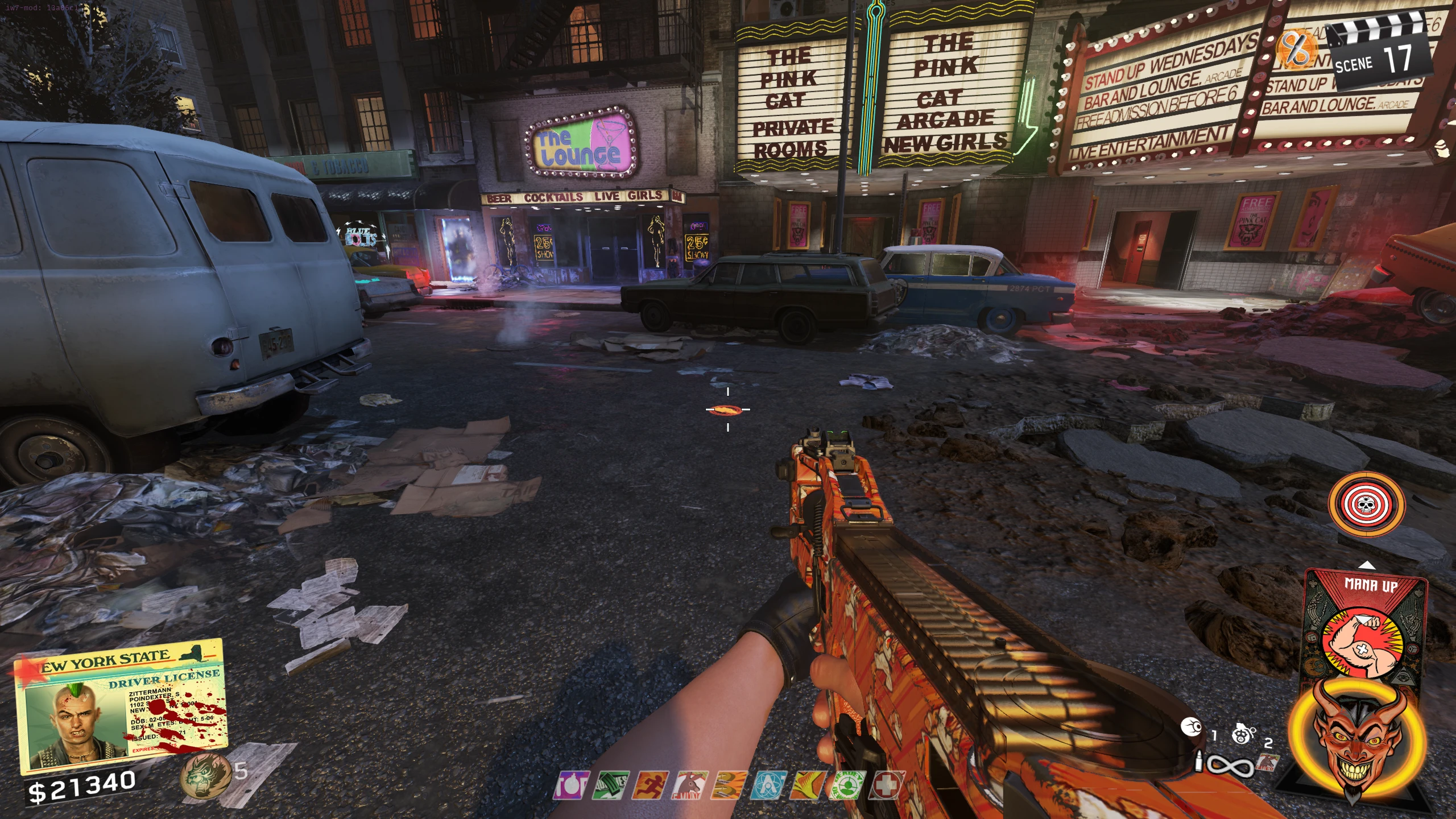This screenshot has width=1456, height=819.
Task: Select the pig-face tactical grenade icon
Action: coord(1243,734)
